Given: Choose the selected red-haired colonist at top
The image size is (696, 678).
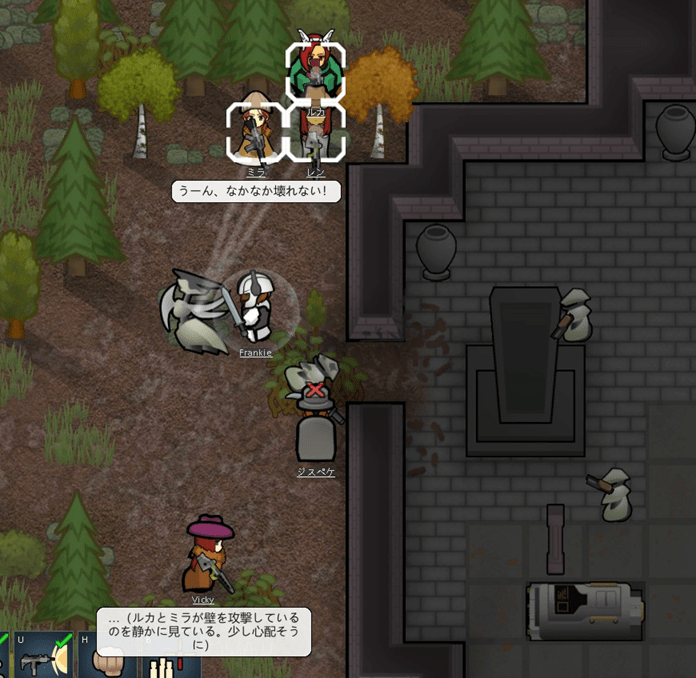Looking at the screenshot, I should click(x=316, y=70).
